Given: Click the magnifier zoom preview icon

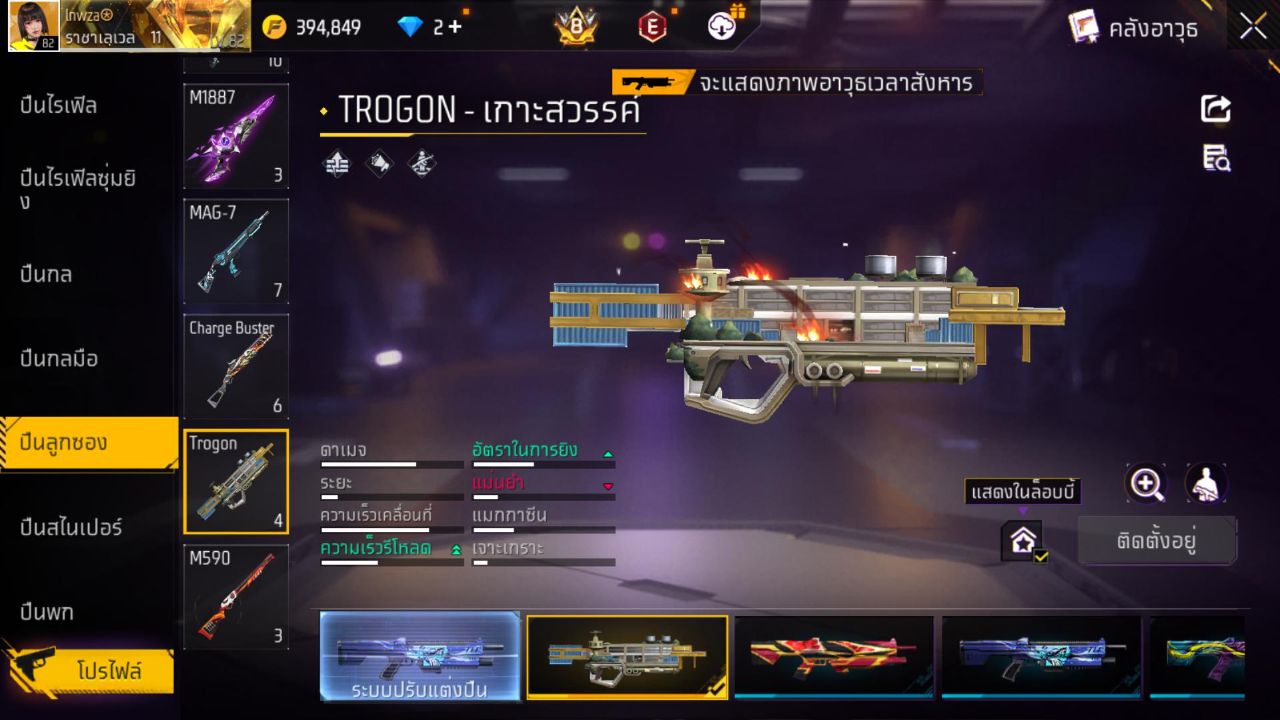Looking at the screenshot, I should (x=1147, y=485).
